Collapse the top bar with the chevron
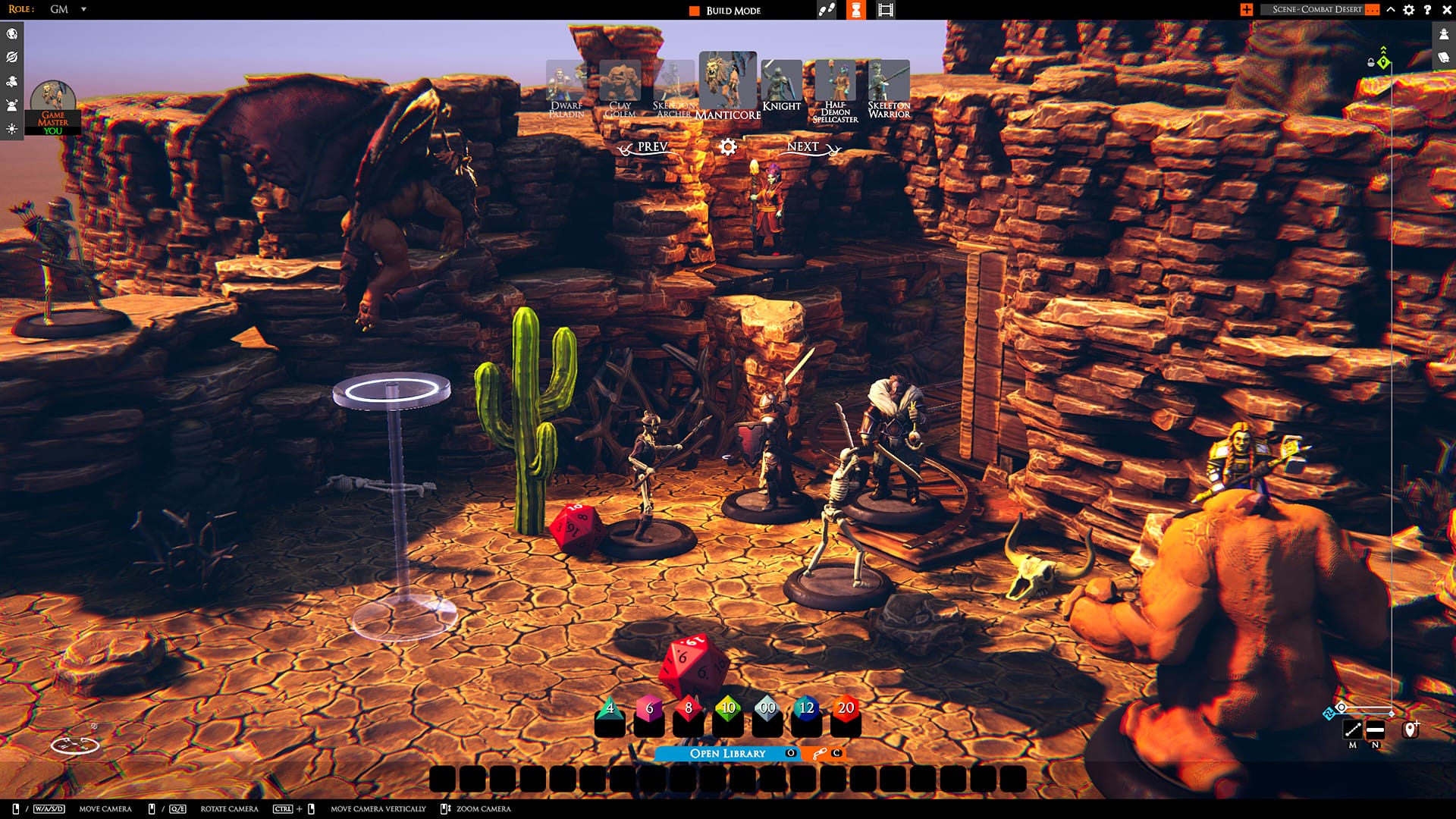Viewport: 1456px width, 819px height. pos(1389,9)
